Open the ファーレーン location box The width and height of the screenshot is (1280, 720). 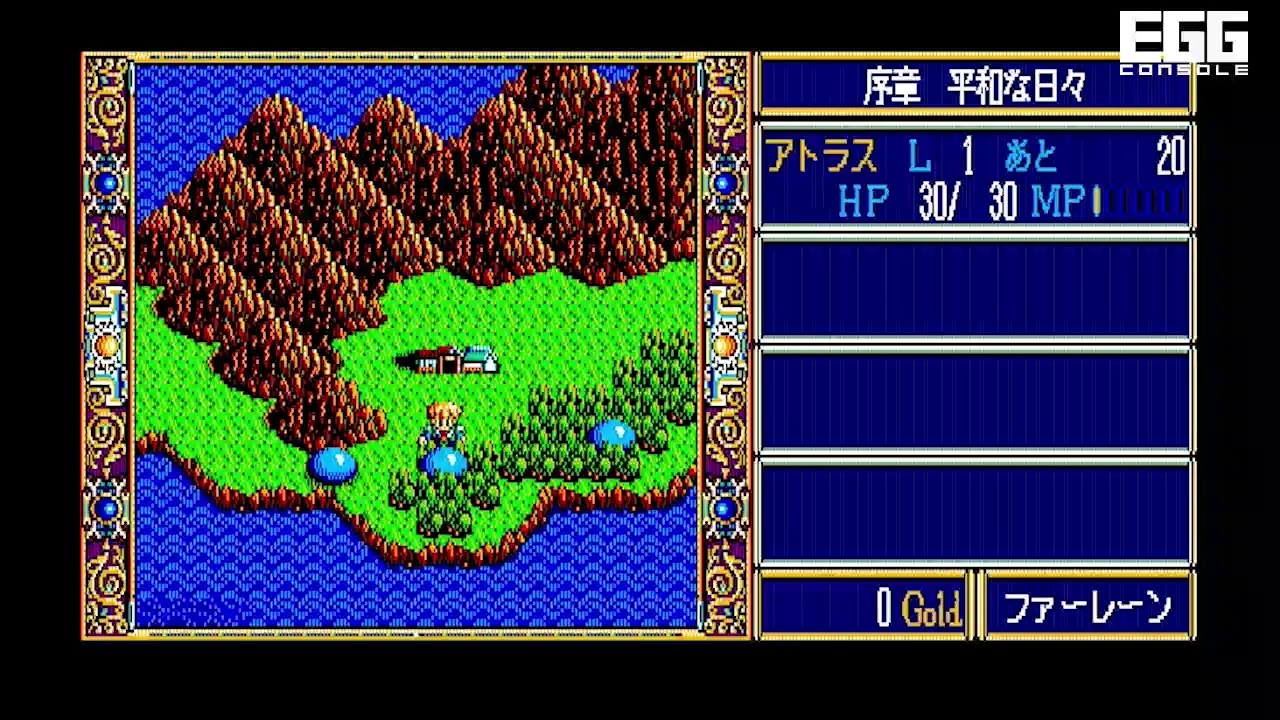coord(1087,606)
